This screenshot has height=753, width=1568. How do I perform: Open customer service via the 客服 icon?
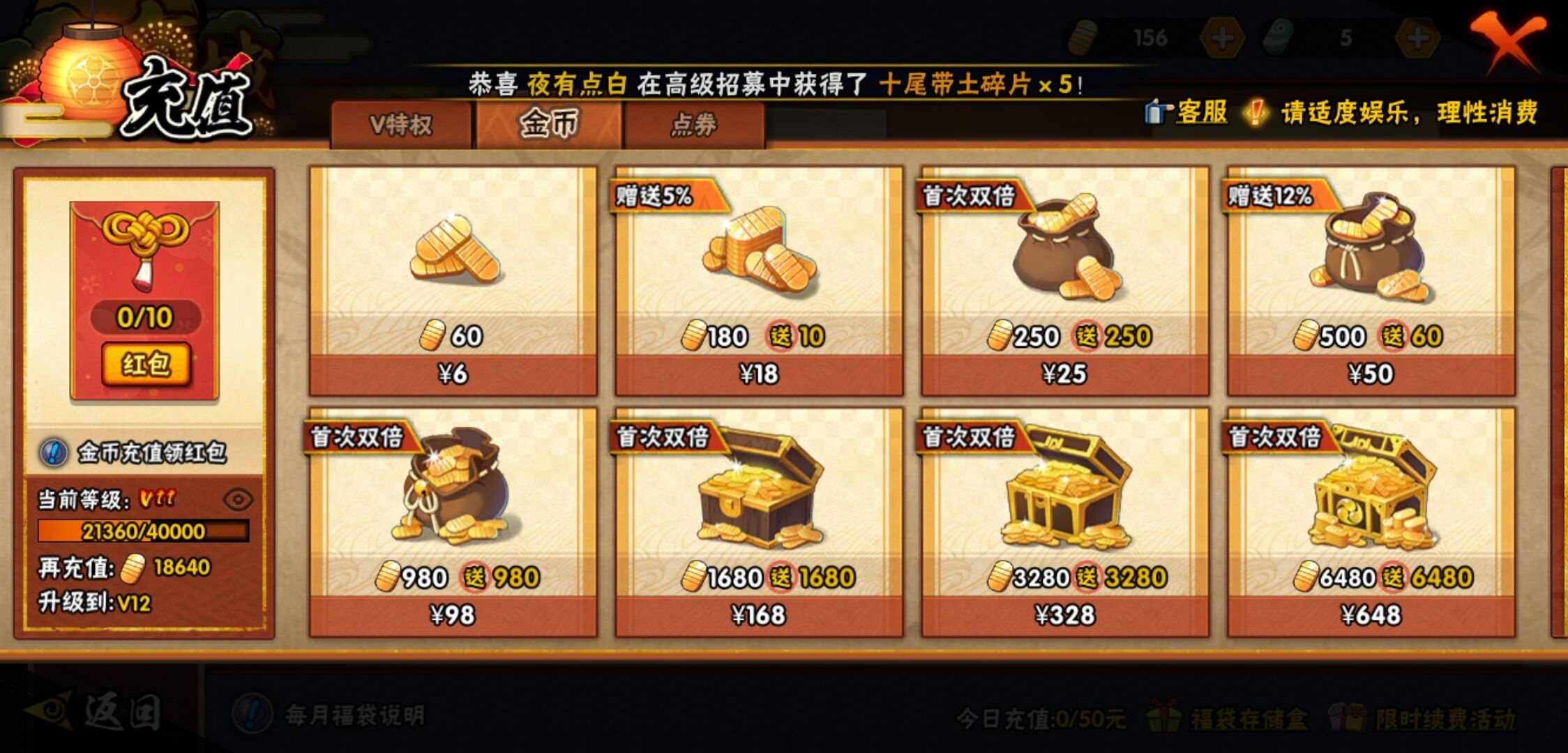1156,112
